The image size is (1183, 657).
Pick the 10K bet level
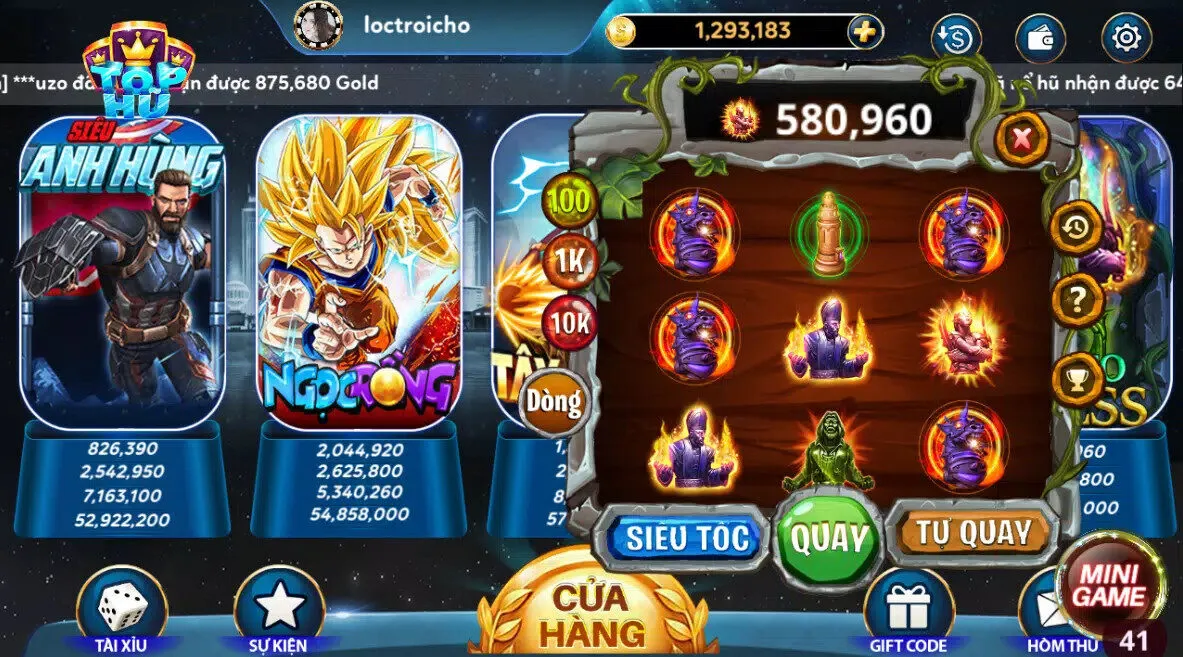pos(568,323)
